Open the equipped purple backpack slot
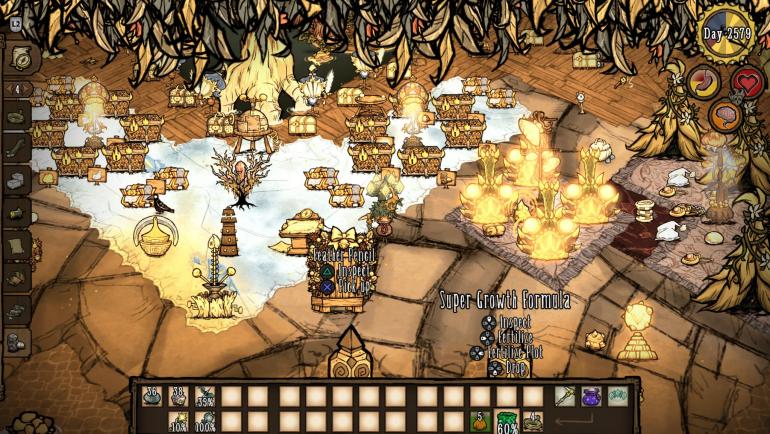The width and height of the screenshot is (770, 434). click(592, 396)
